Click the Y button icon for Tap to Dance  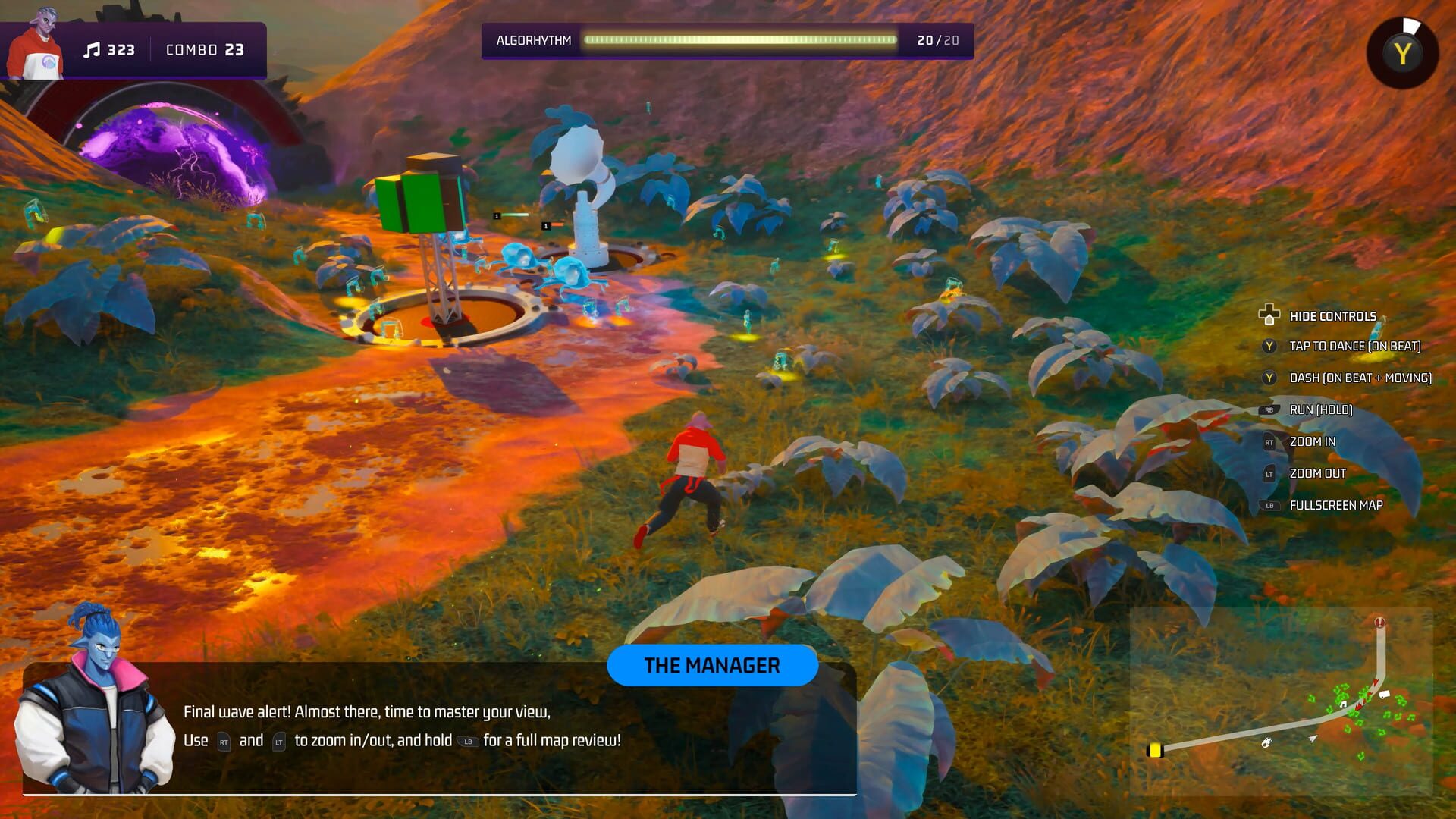point(1267,346)
